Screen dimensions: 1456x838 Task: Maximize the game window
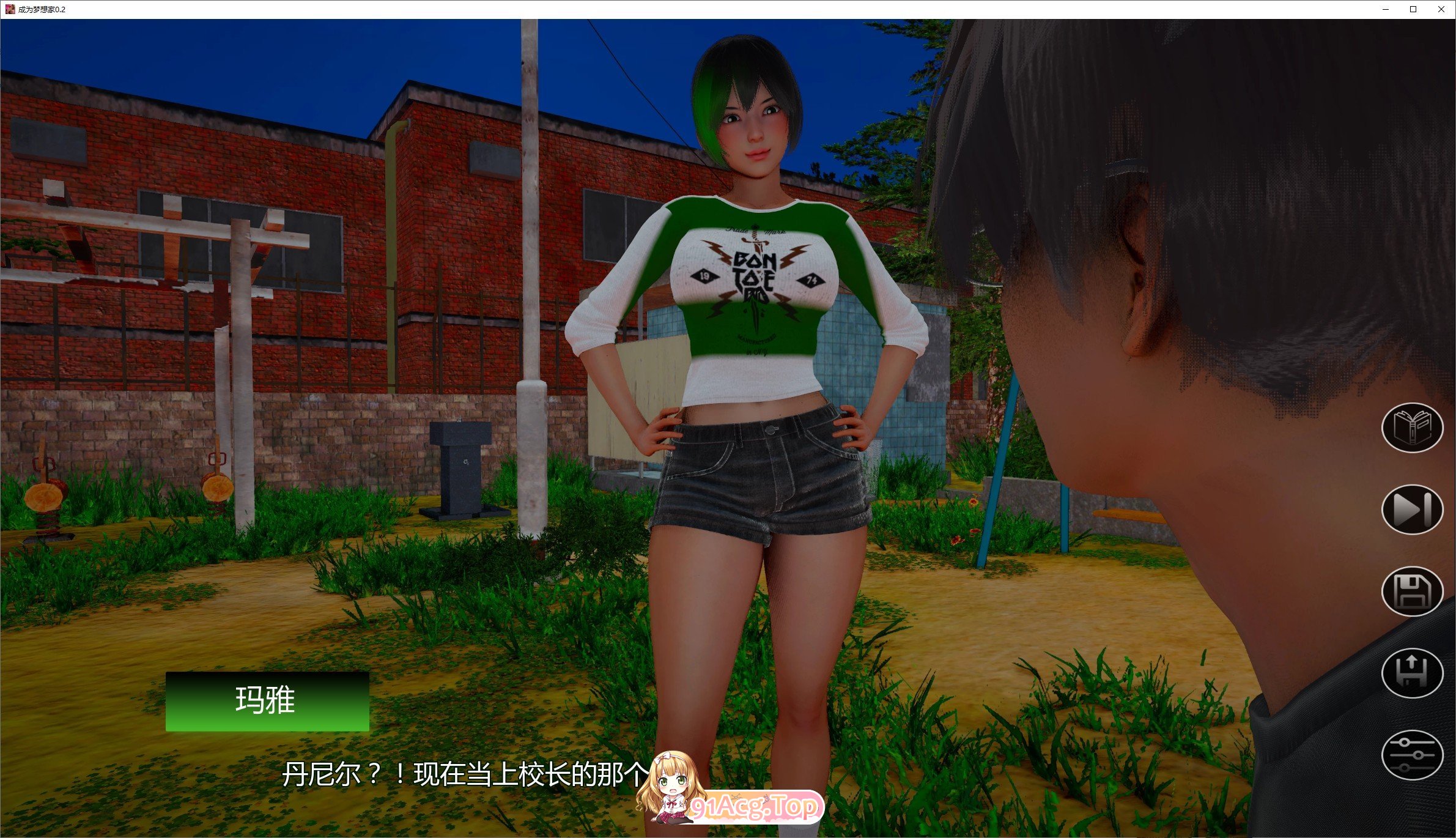click(1413, 9)
